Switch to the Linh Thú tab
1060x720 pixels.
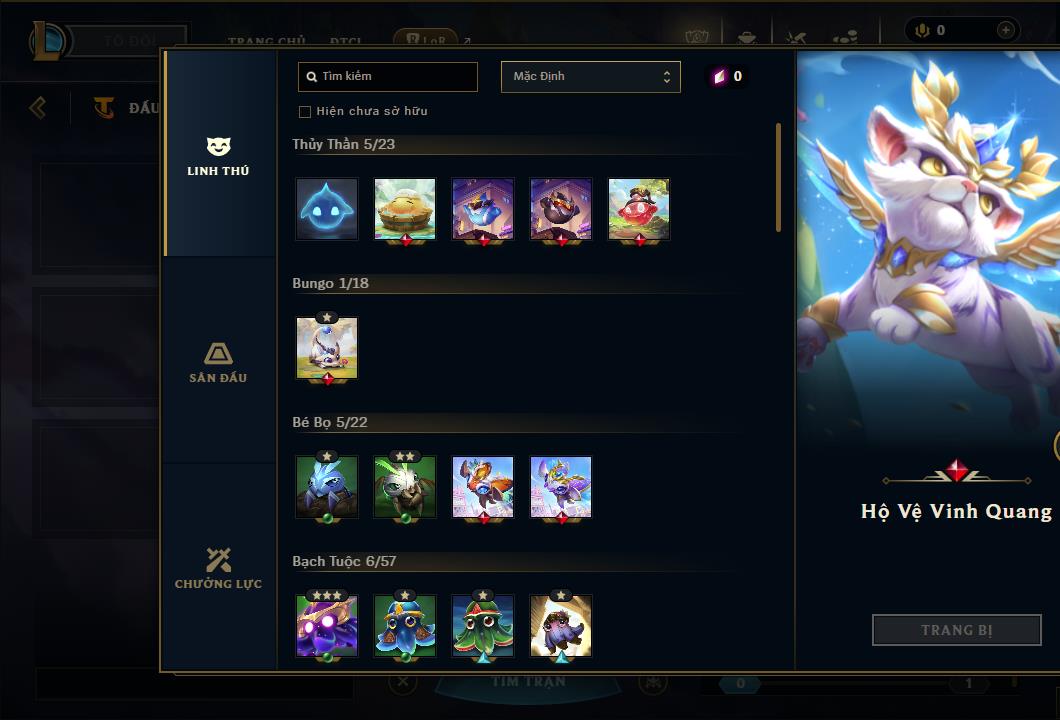coord(218,156)
